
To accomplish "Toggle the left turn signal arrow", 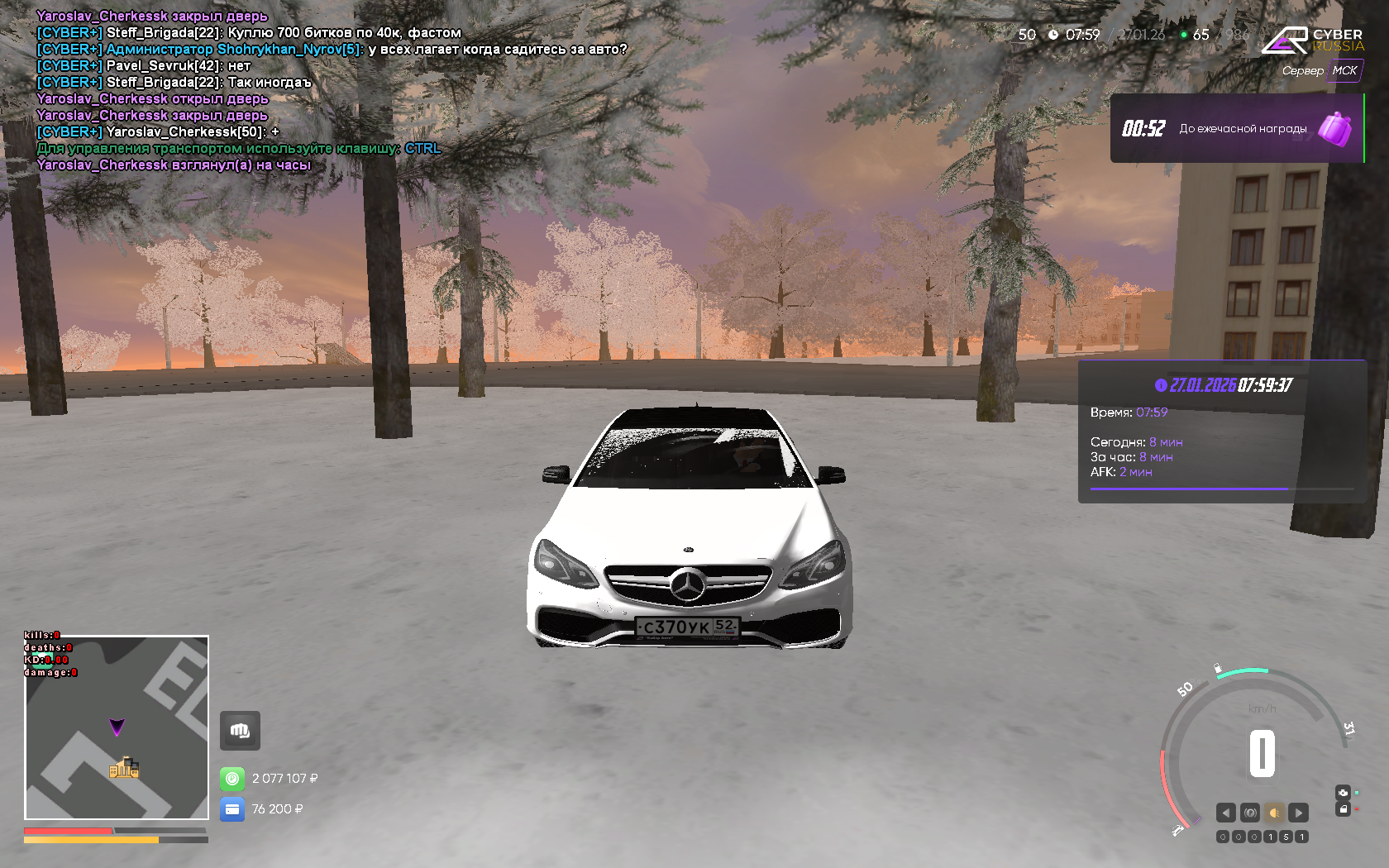I will pos(1226,813).
